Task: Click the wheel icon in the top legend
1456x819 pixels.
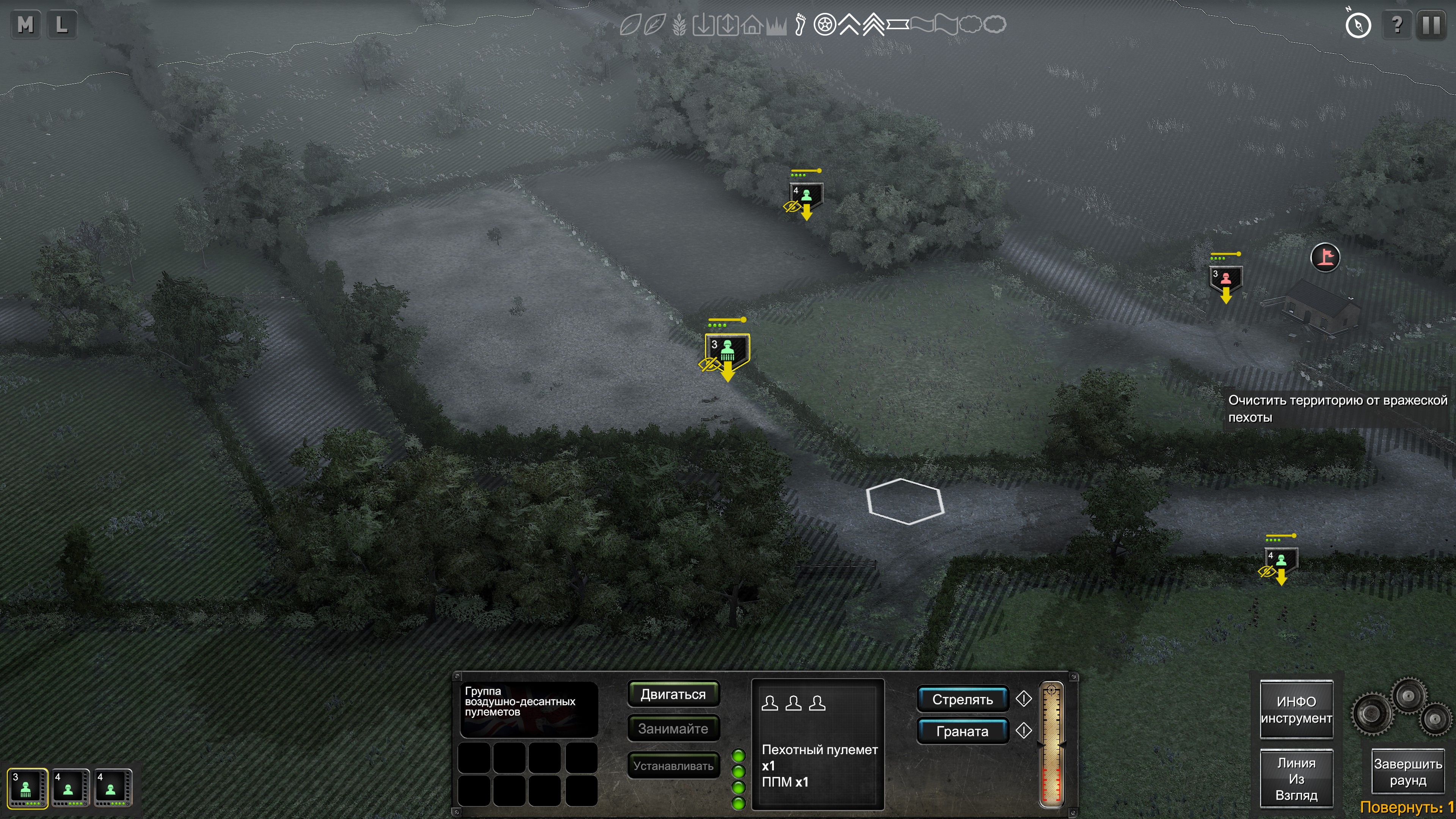Action: pos(825,25)
